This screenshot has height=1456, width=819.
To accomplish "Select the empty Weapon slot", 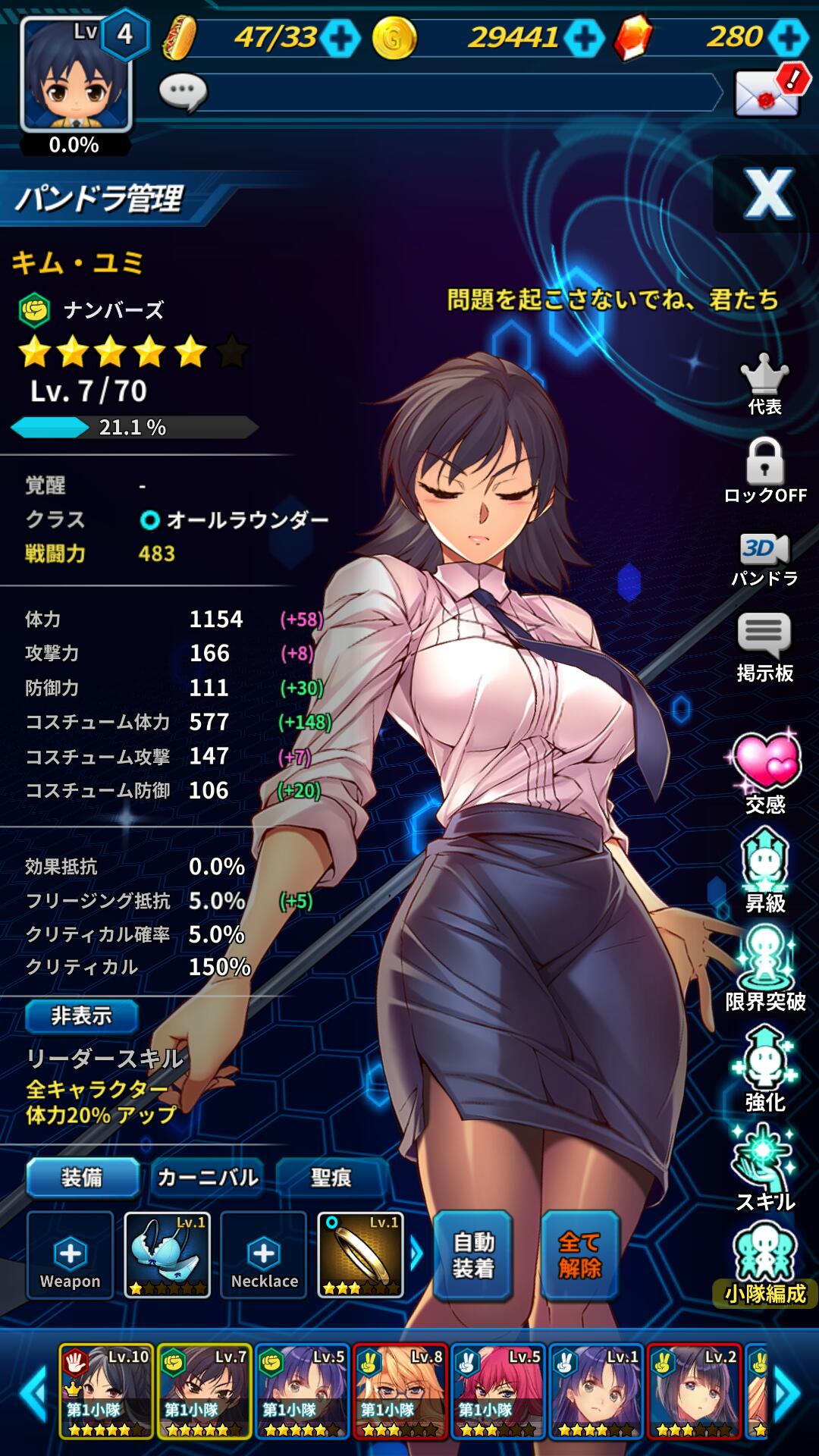I will point(70,1255).
